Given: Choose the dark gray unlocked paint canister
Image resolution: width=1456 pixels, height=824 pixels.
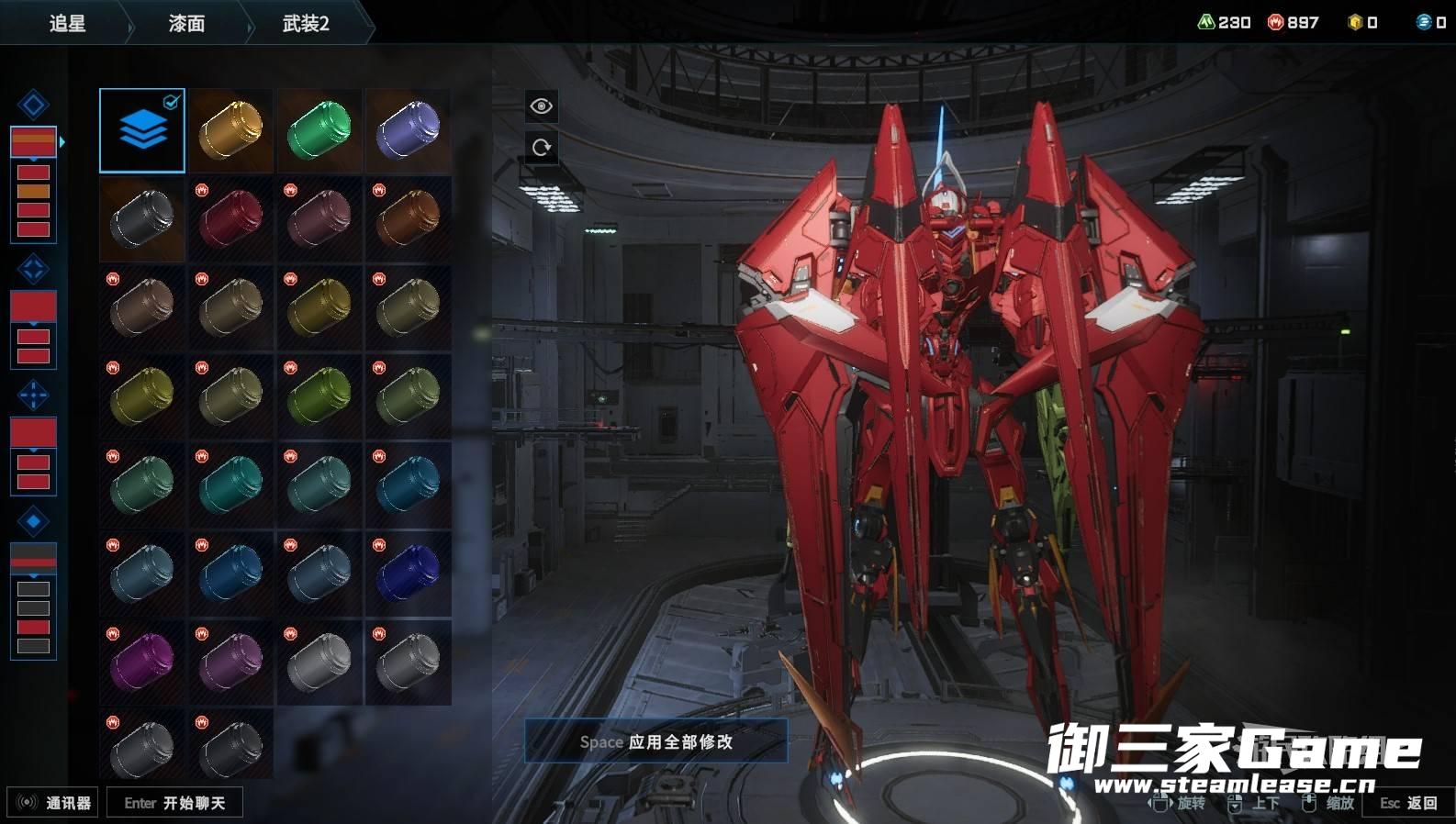Looking at the screenshot, I should (x=142, y=219).
